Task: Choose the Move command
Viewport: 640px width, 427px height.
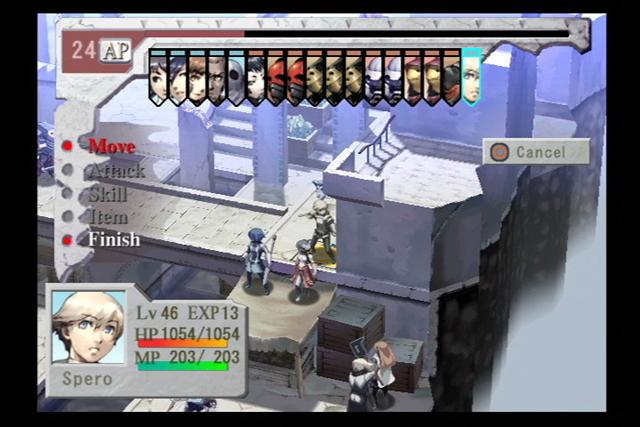Action: point(111,146)
